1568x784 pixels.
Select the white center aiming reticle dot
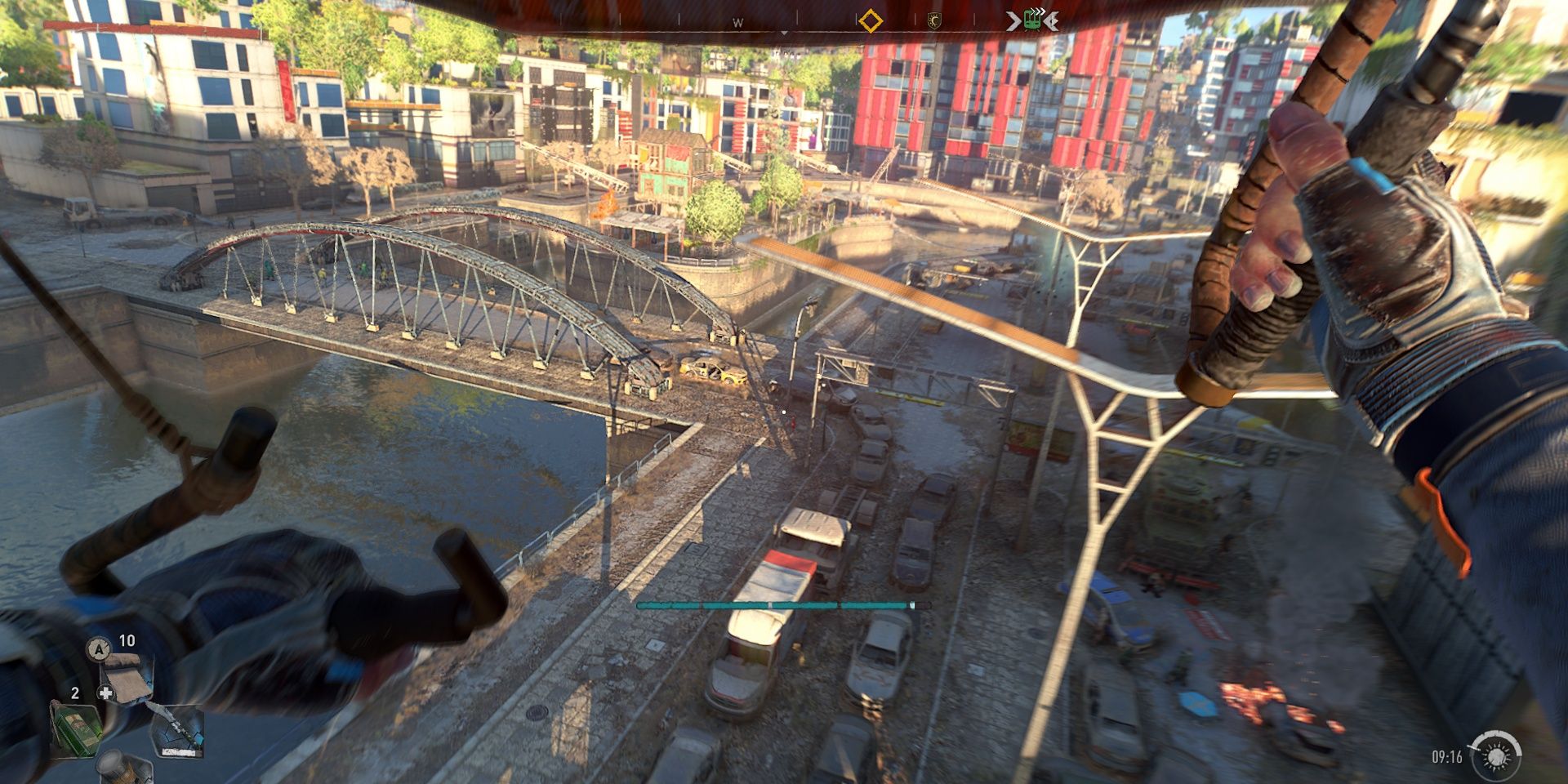click(x=786, y=412)
